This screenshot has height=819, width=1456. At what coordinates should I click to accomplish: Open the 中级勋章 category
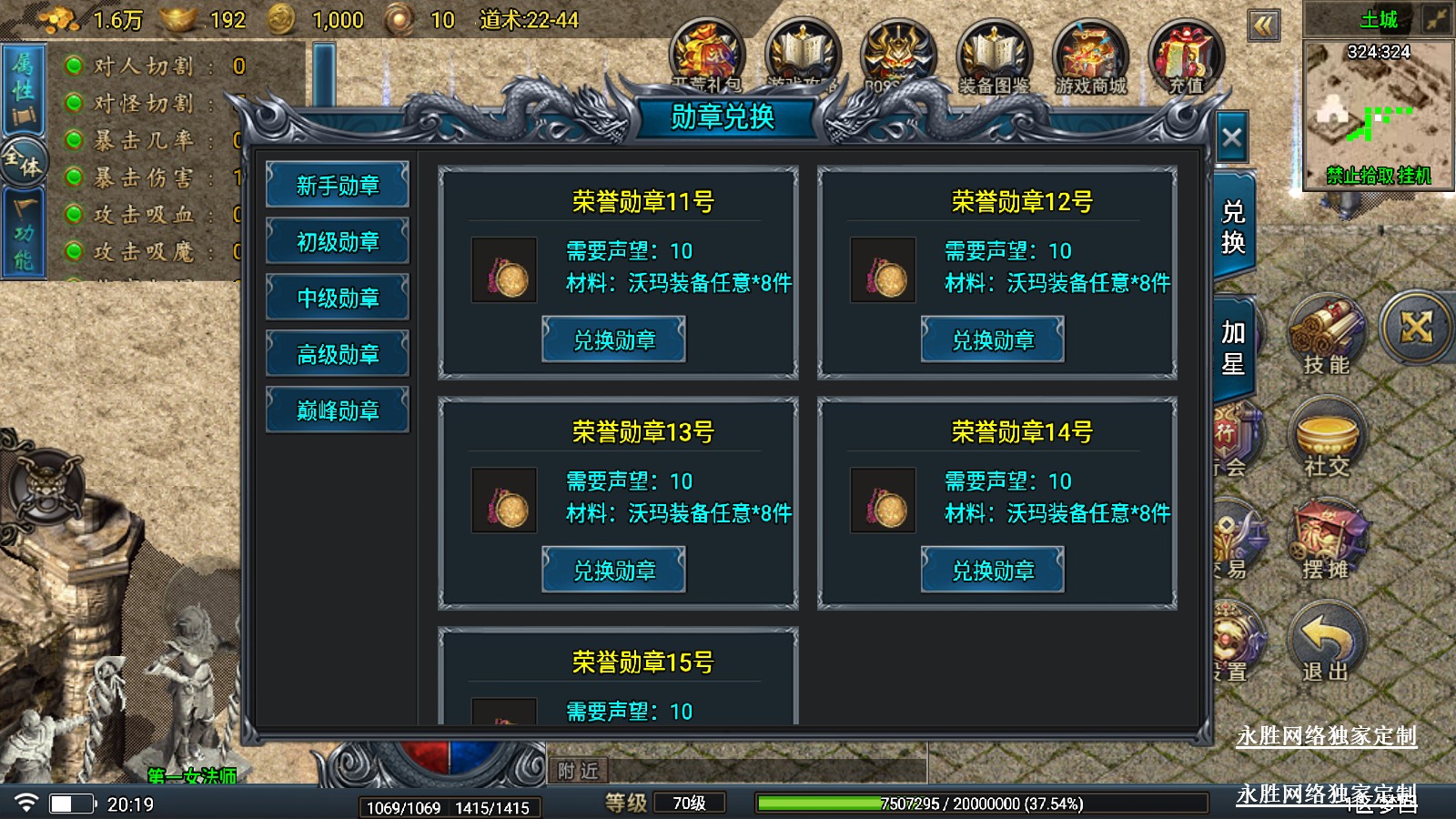[x=338, y=298]
